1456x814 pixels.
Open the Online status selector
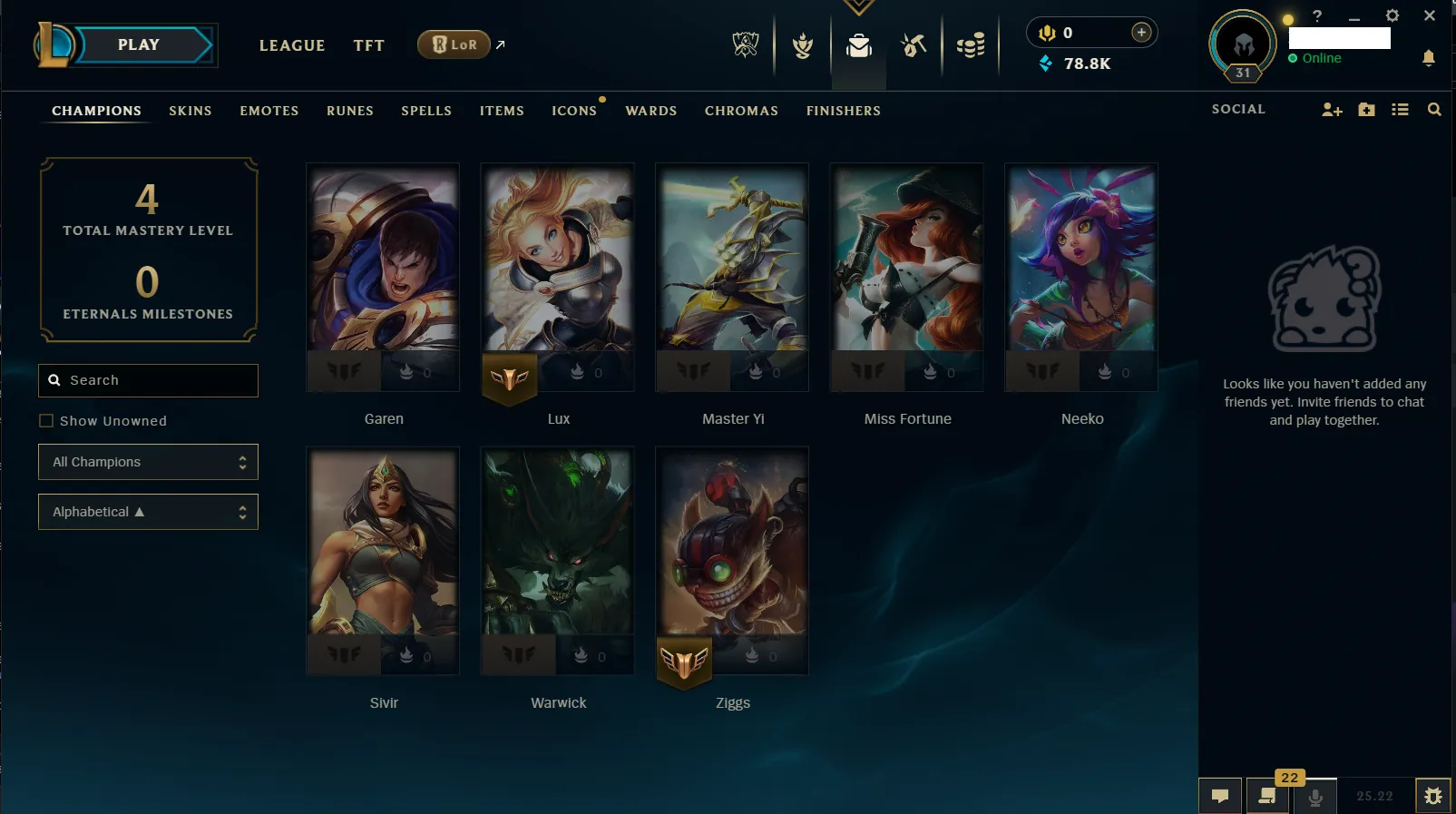1320,58
